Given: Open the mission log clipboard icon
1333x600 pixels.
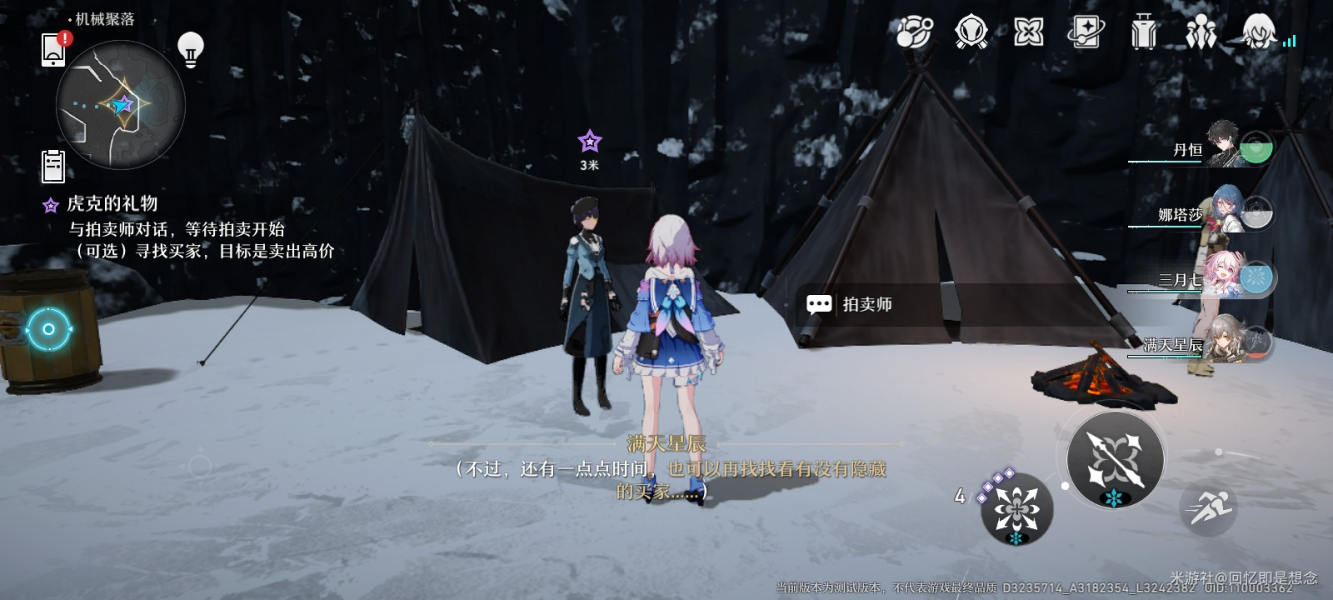Looking at the screenshot, I should 54,166.
